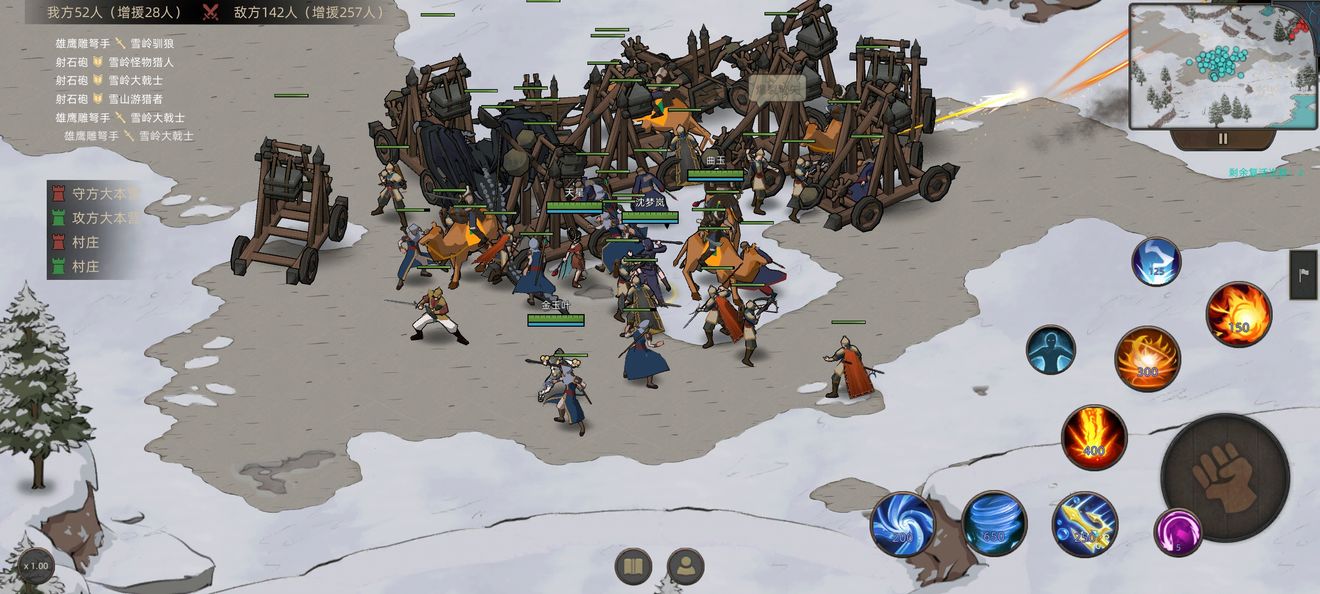The image size is (1320, 594).
Task: Click the battlefield minimap
Action: [1222, 66]
